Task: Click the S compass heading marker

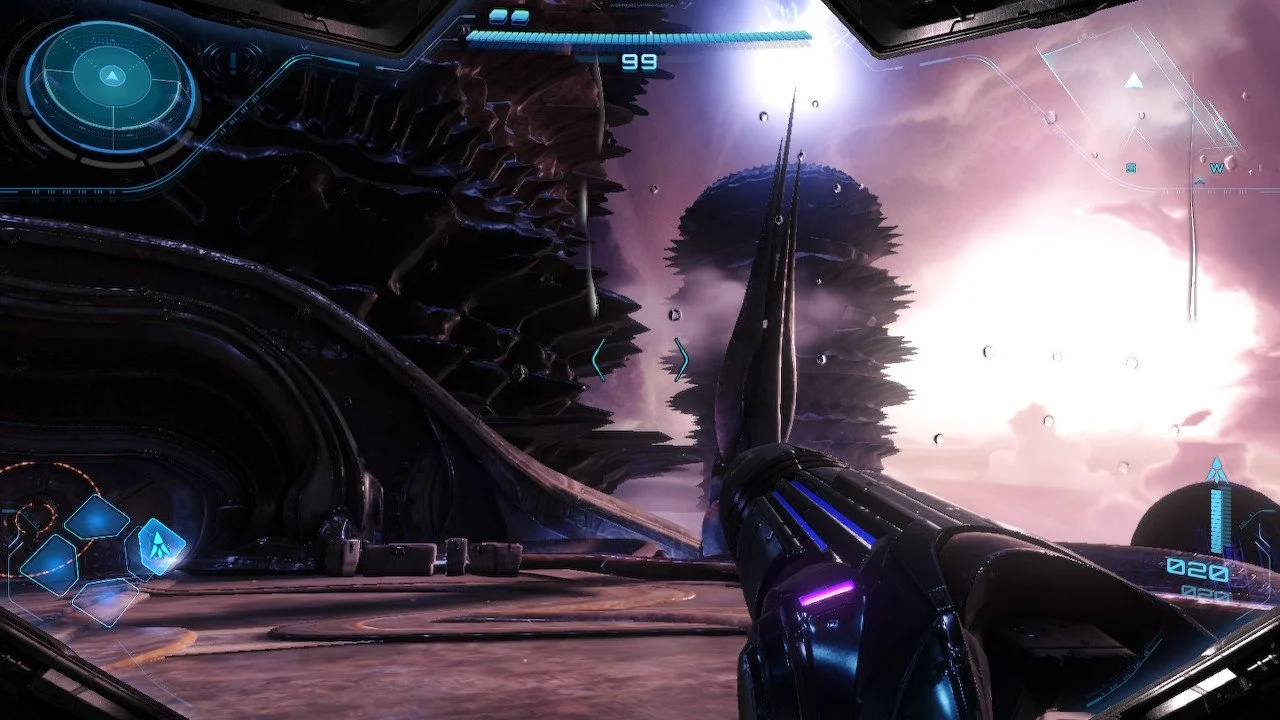Action: click(1131, 168)
